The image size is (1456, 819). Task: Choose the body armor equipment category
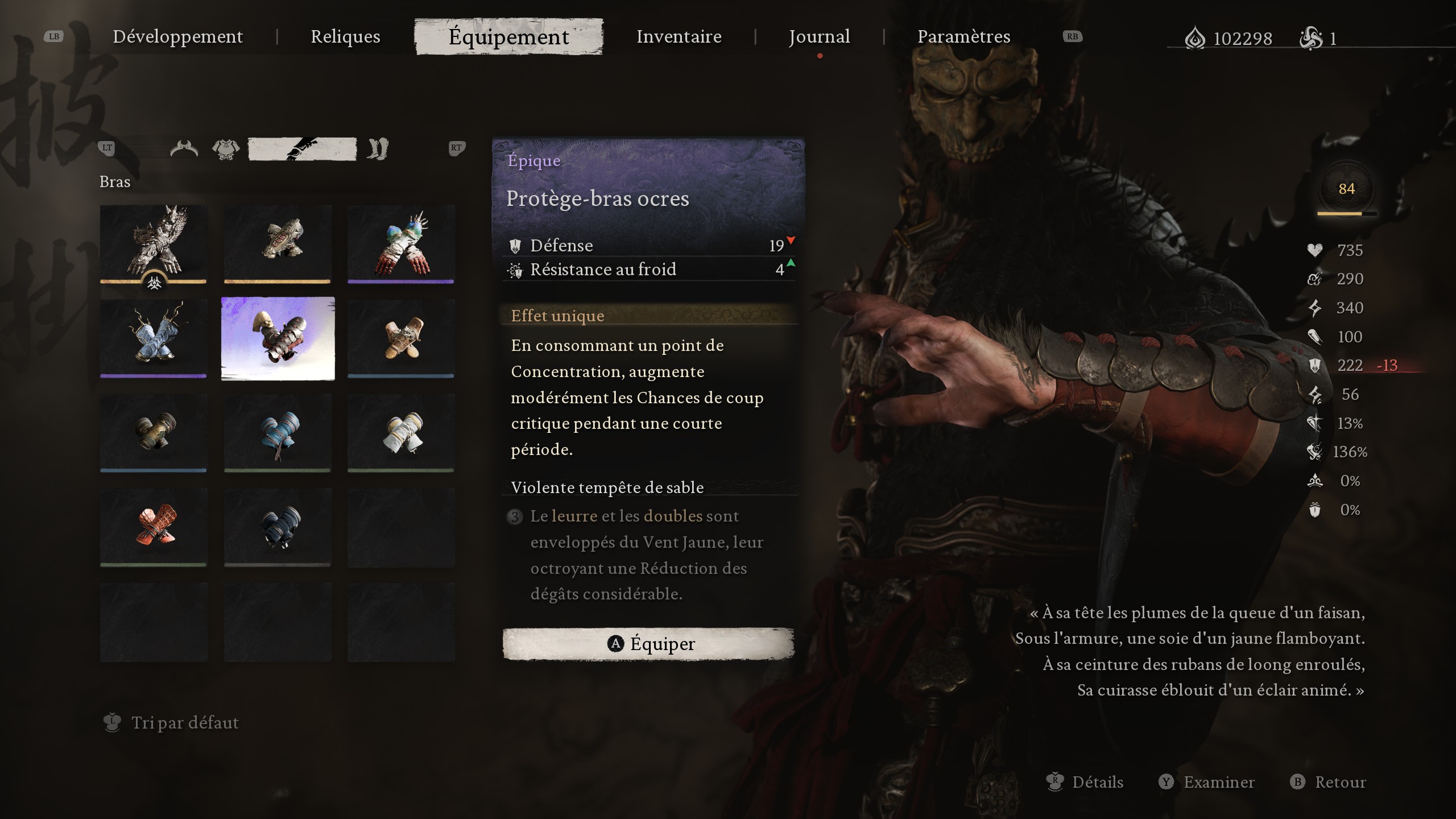pyautogui.click(x=226, y=149)
